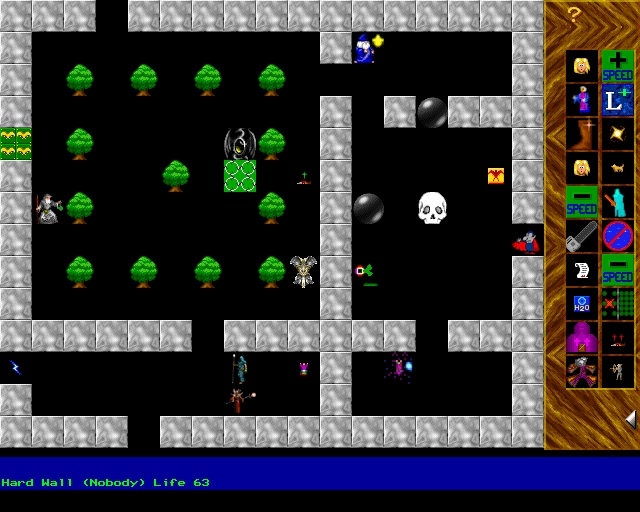Screen dimensions: 640x512
Task: Open help with the question mark
Action: [573, 14]
